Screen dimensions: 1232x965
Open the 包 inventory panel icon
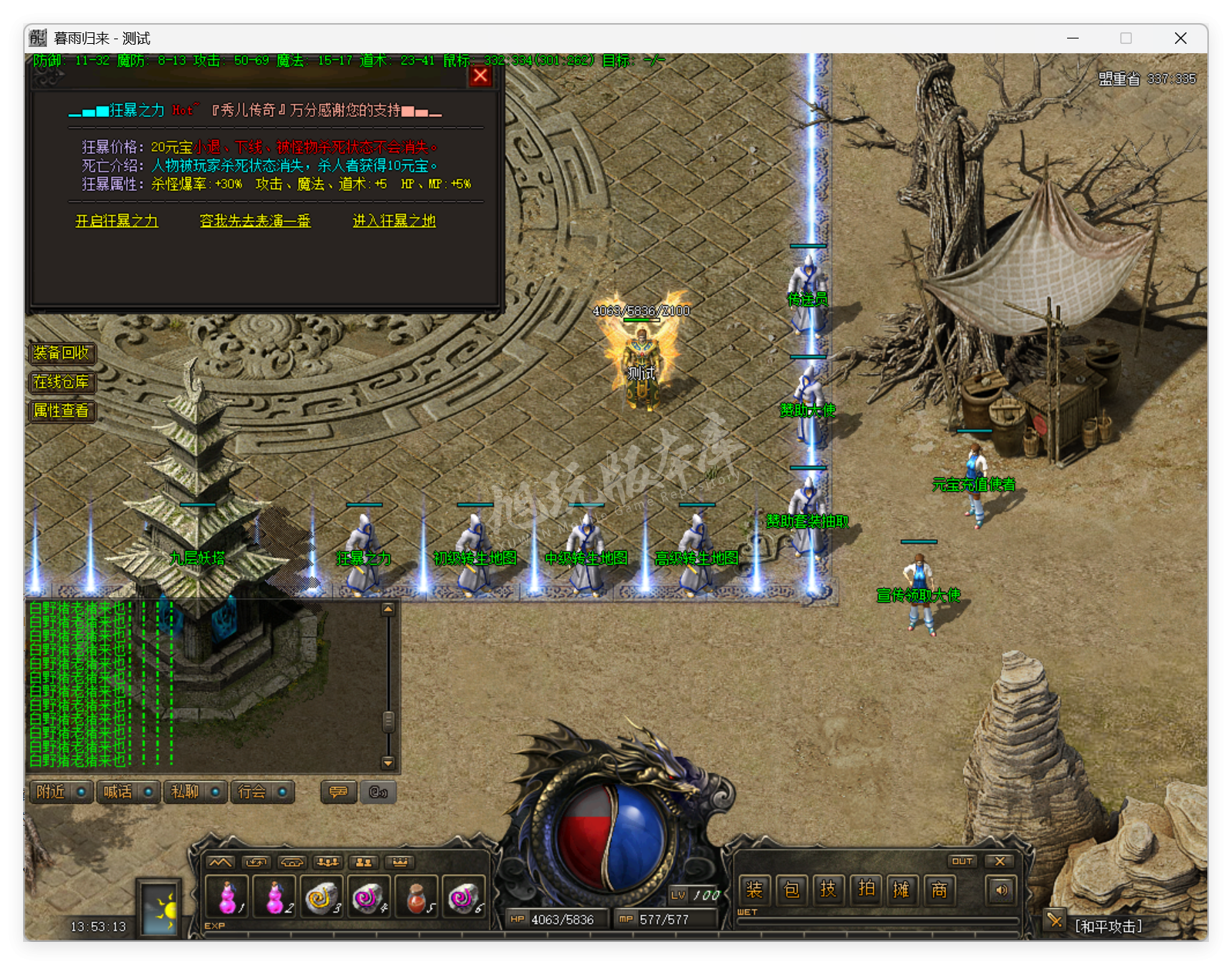(791, 890)
